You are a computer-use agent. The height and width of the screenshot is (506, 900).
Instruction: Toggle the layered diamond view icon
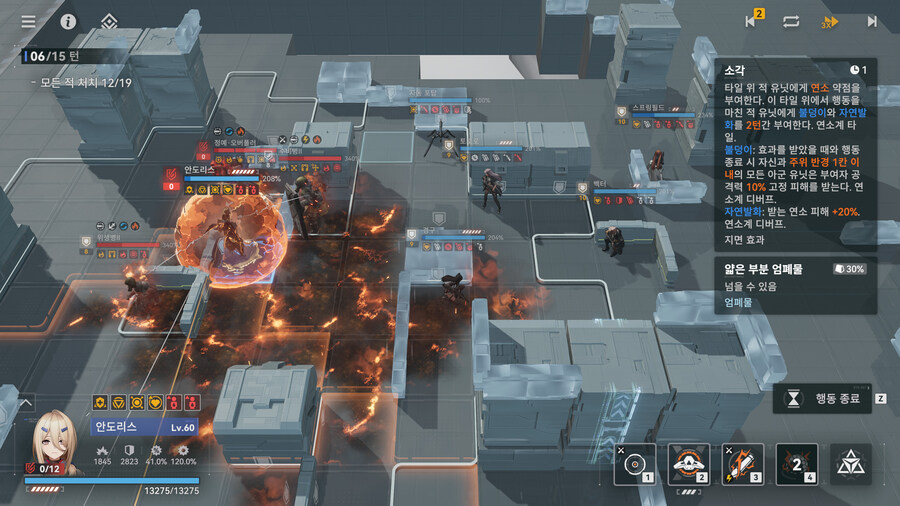[108, 21]
